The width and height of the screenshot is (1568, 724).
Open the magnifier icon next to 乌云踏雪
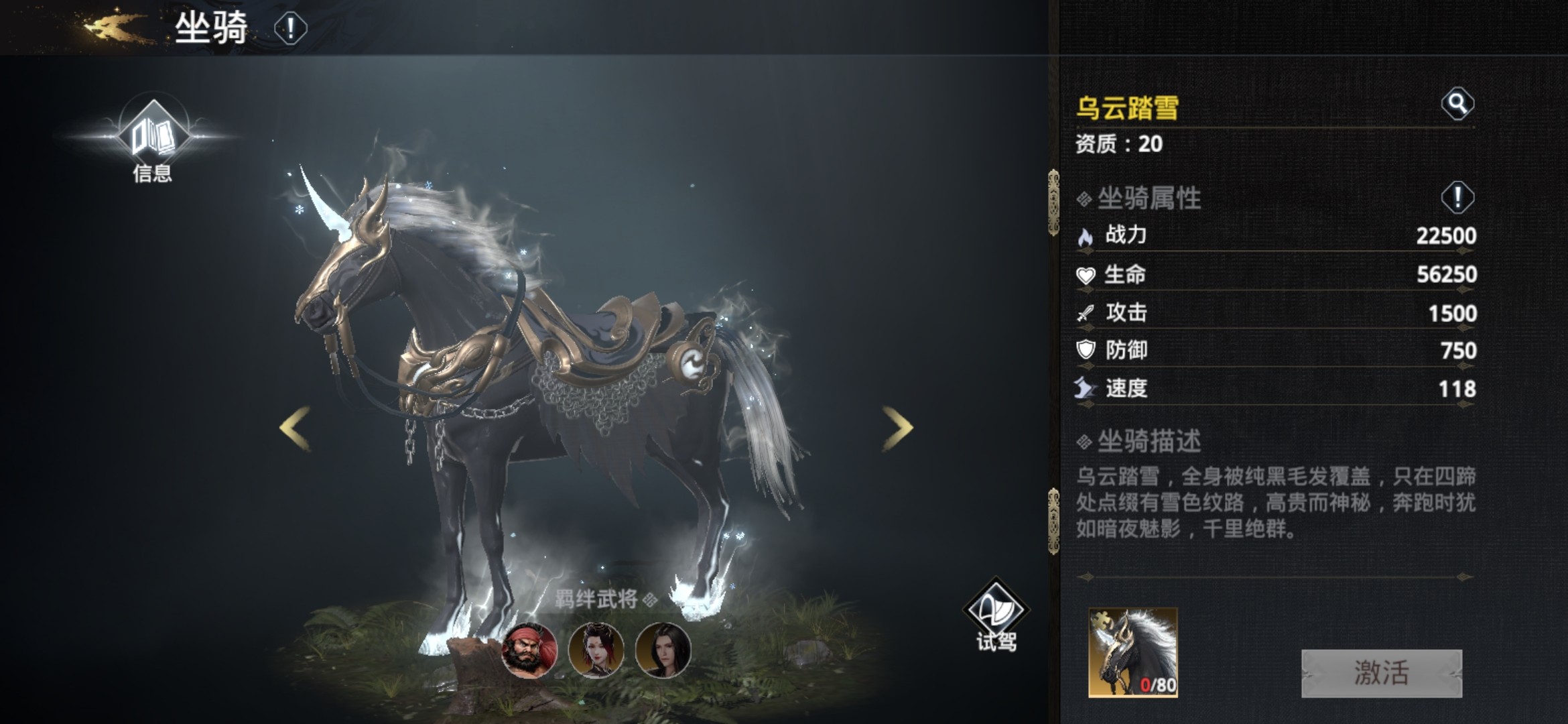coord(1457,104)
